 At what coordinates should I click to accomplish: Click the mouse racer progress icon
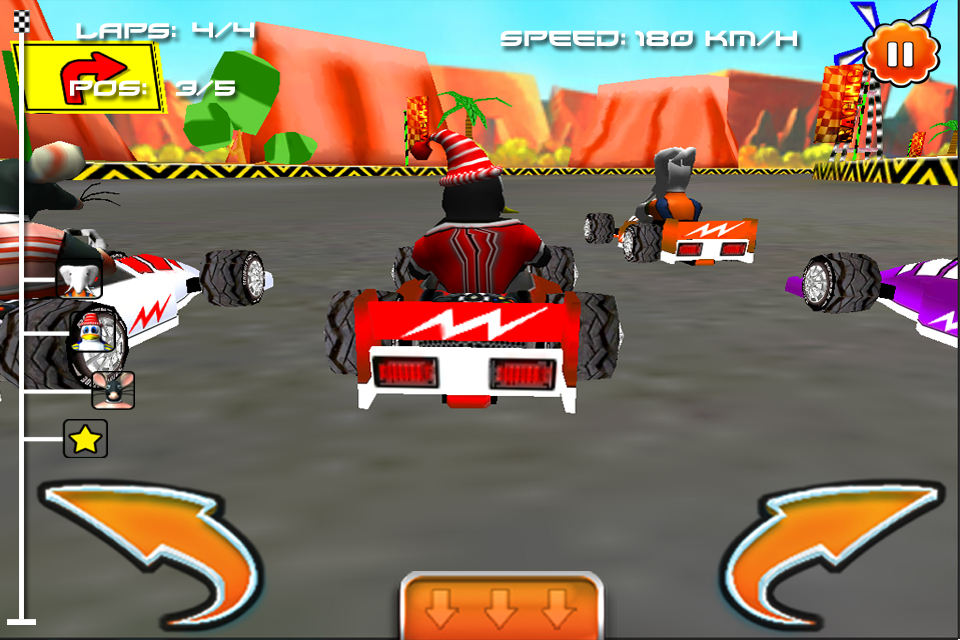(113, 389)
